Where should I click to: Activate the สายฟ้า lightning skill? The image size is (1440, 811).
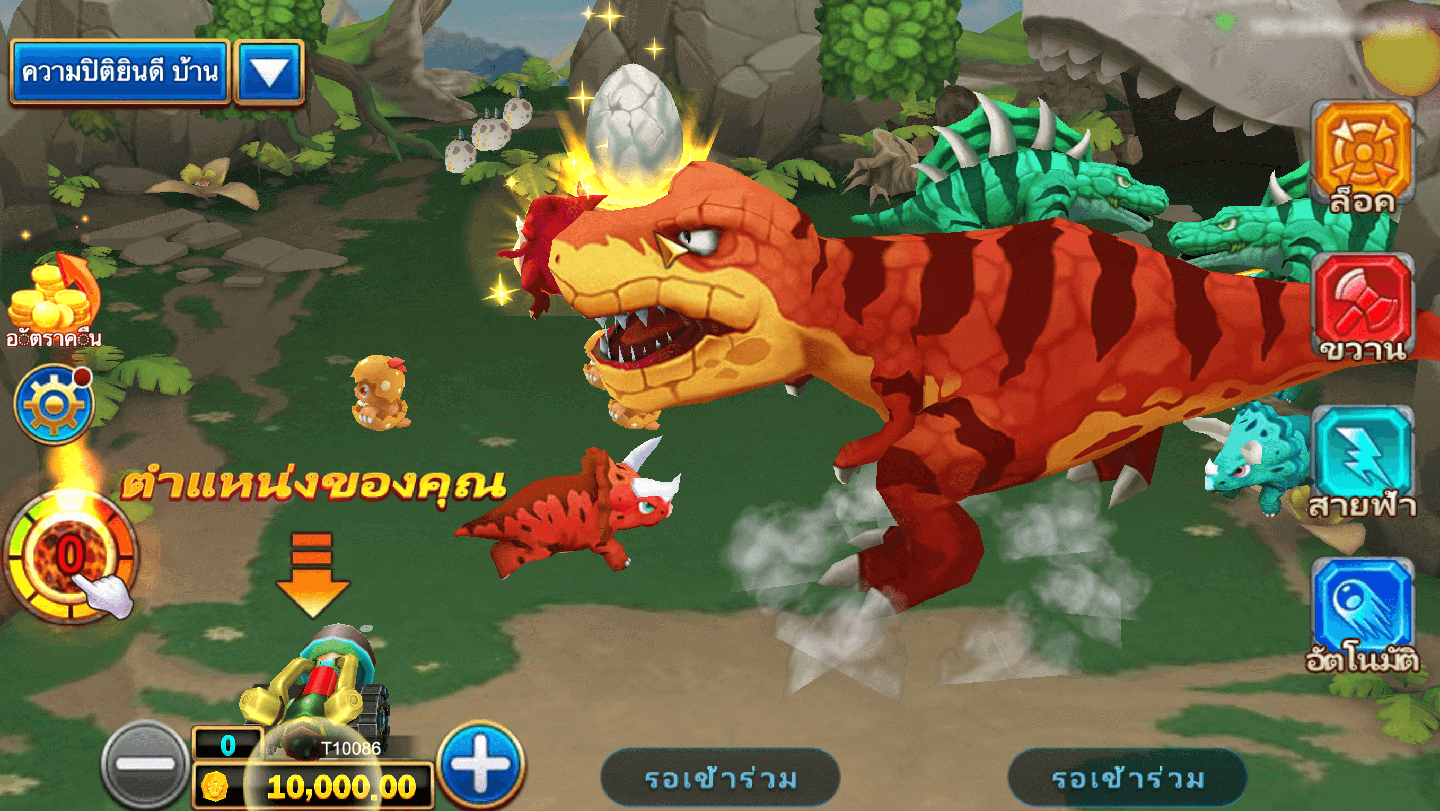[1362, 460]
